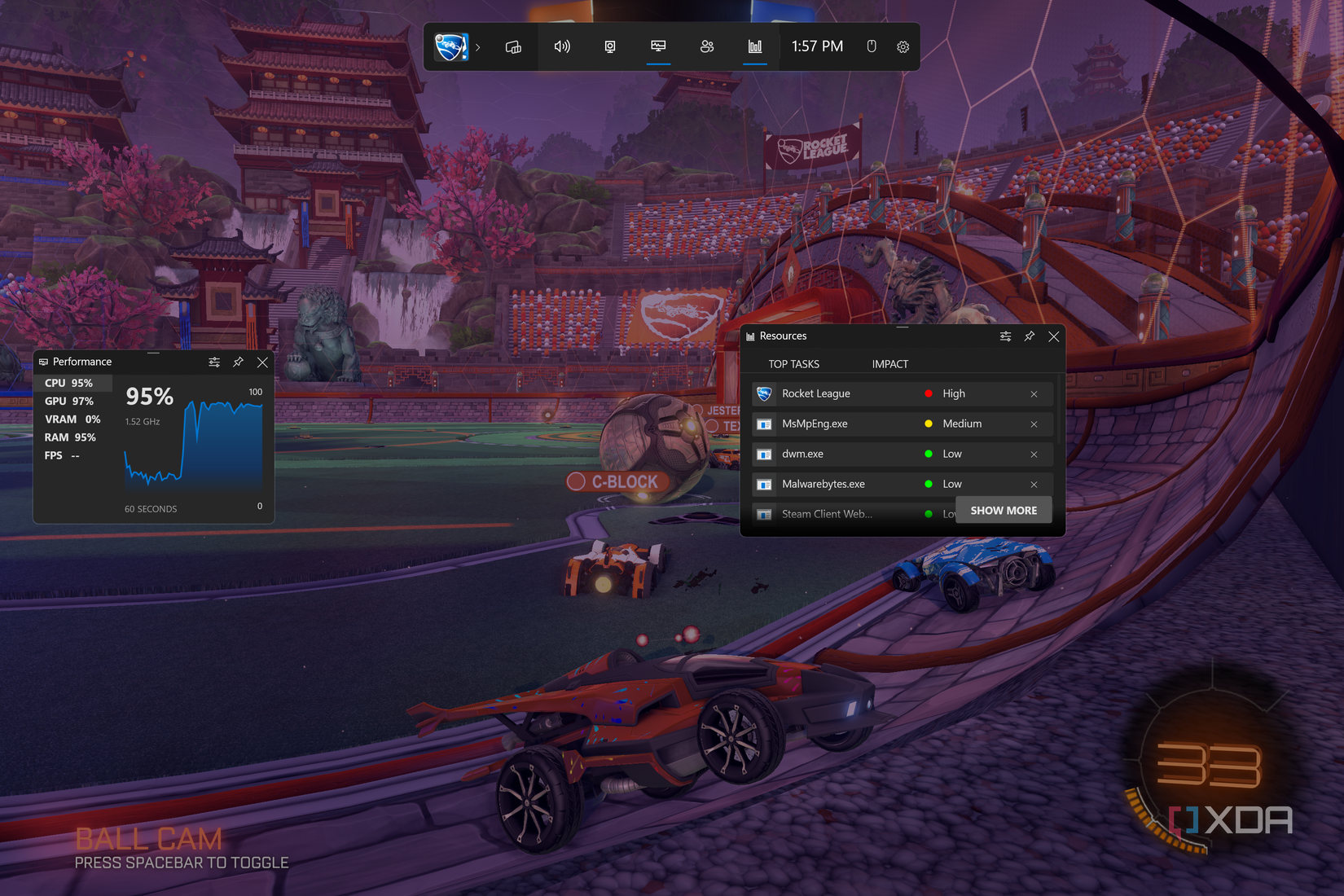Open Game Bar settings gear
The image size is (1344, 896).
pos(903,46)
